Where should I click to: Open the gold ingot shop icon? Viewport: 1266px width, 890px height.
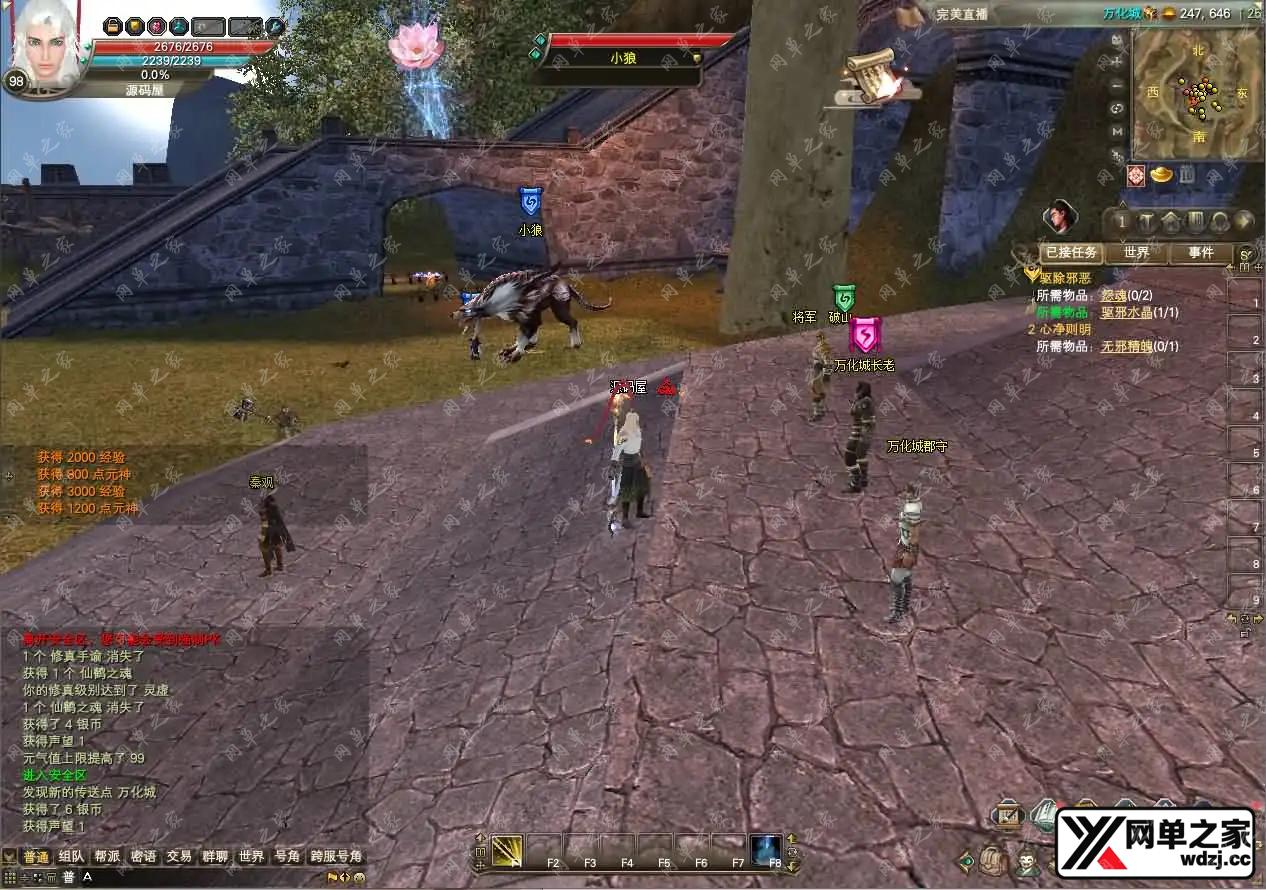(x=1162, y=176)
